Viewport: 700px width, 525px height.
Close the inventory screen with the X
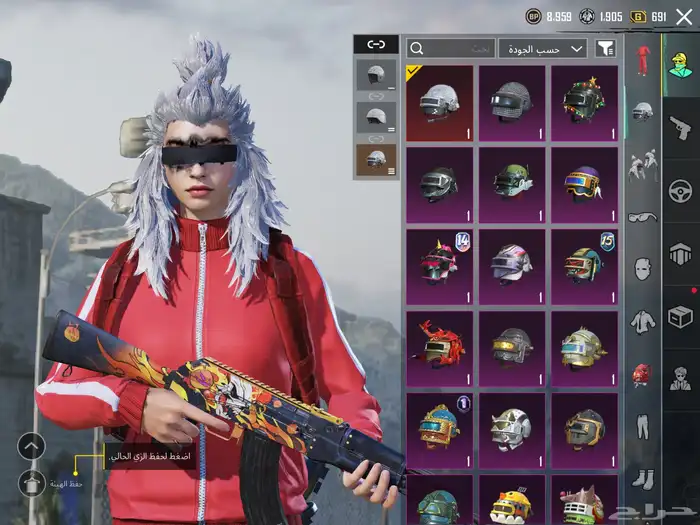[x=684, y=16]
